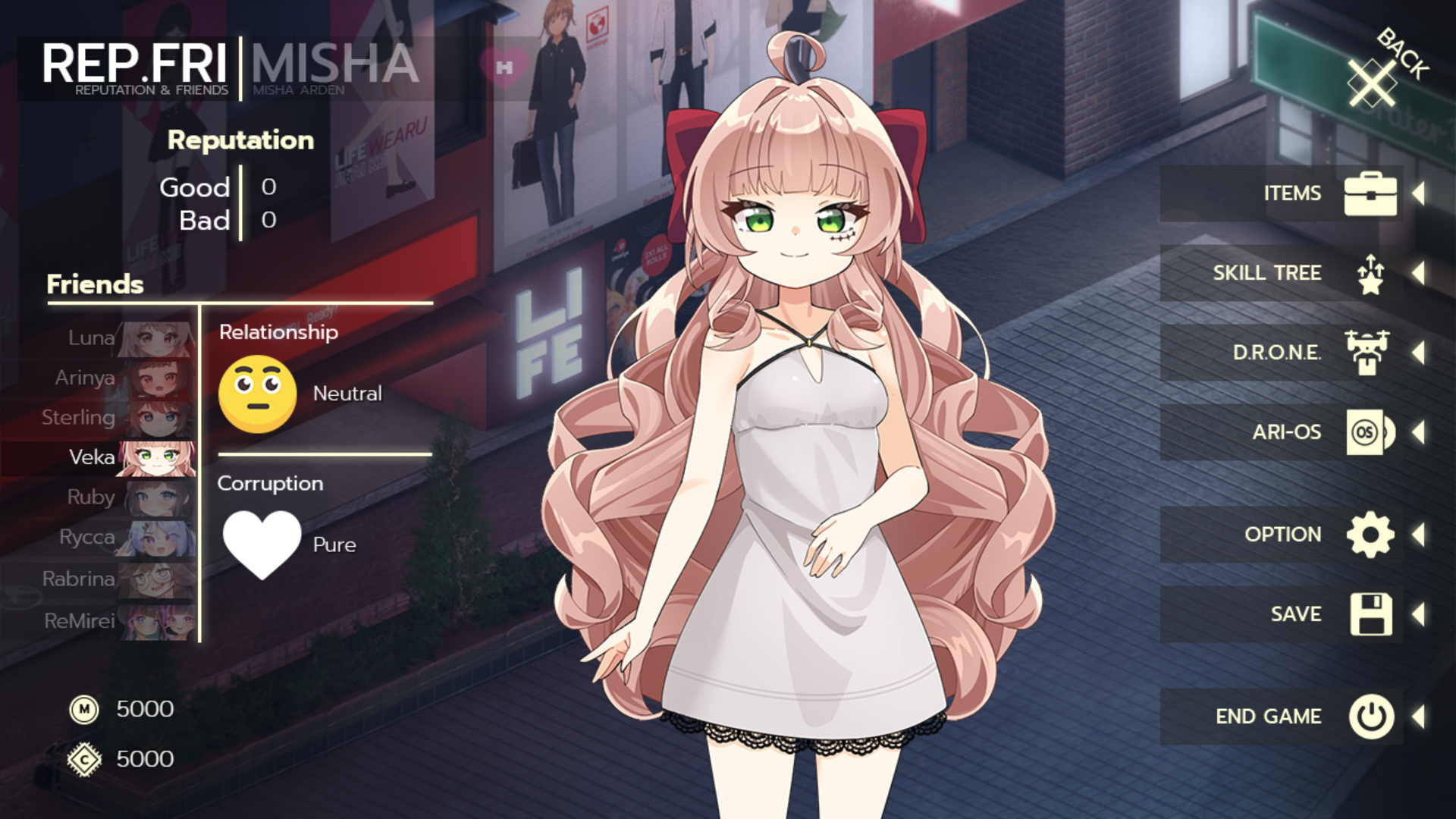Viewport: 1456px width, 819px height.
Task: Click the M coin currency icon
Action: pyautogui.click(x=85, y=709)
